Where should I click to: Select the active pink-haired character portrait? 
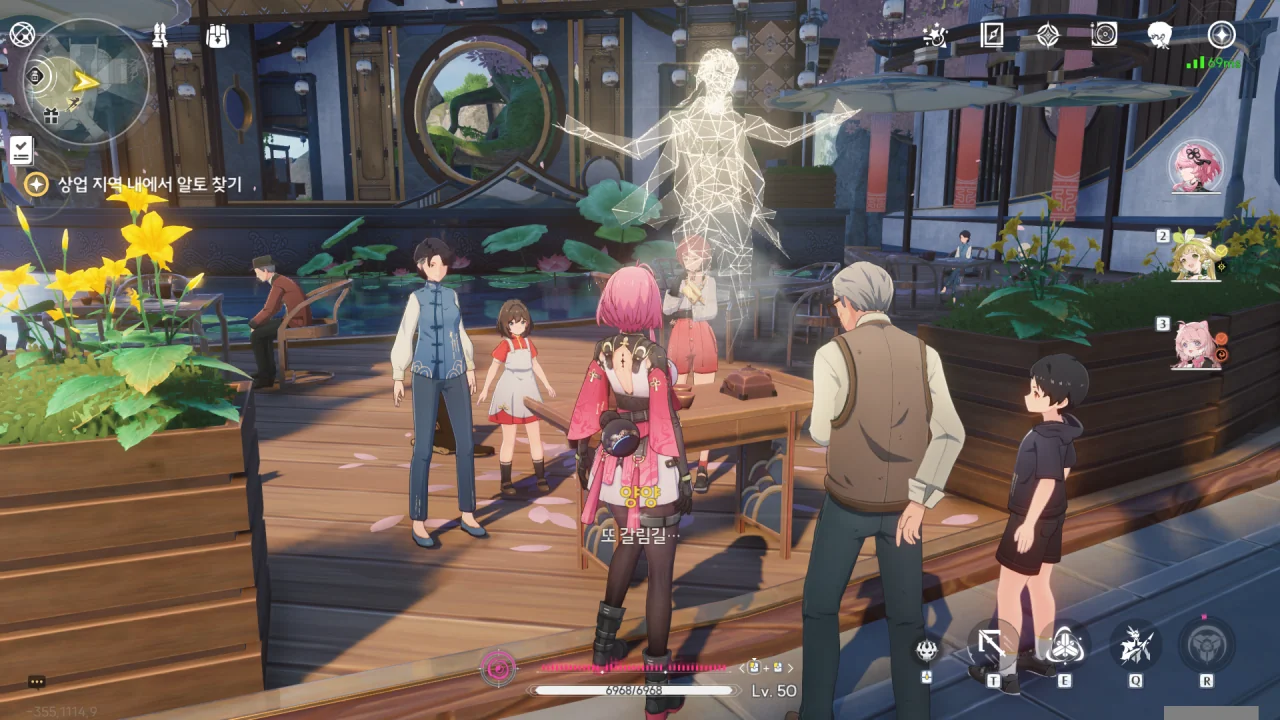(x=1196, y=167)
